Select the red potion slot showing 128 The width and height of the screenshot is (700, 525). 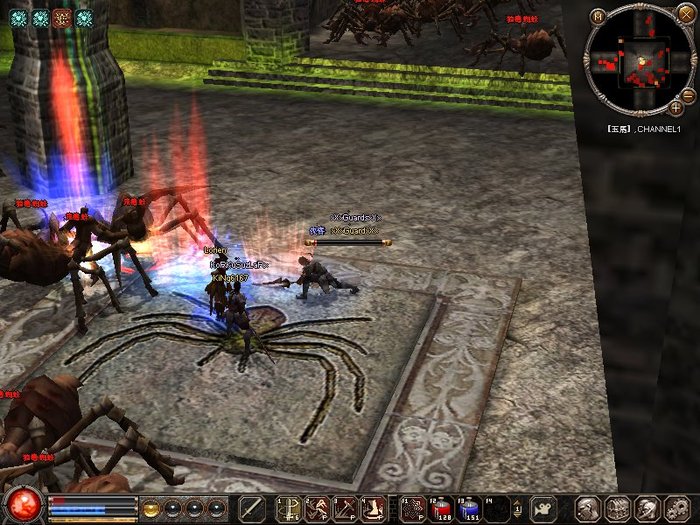[441, 508]
